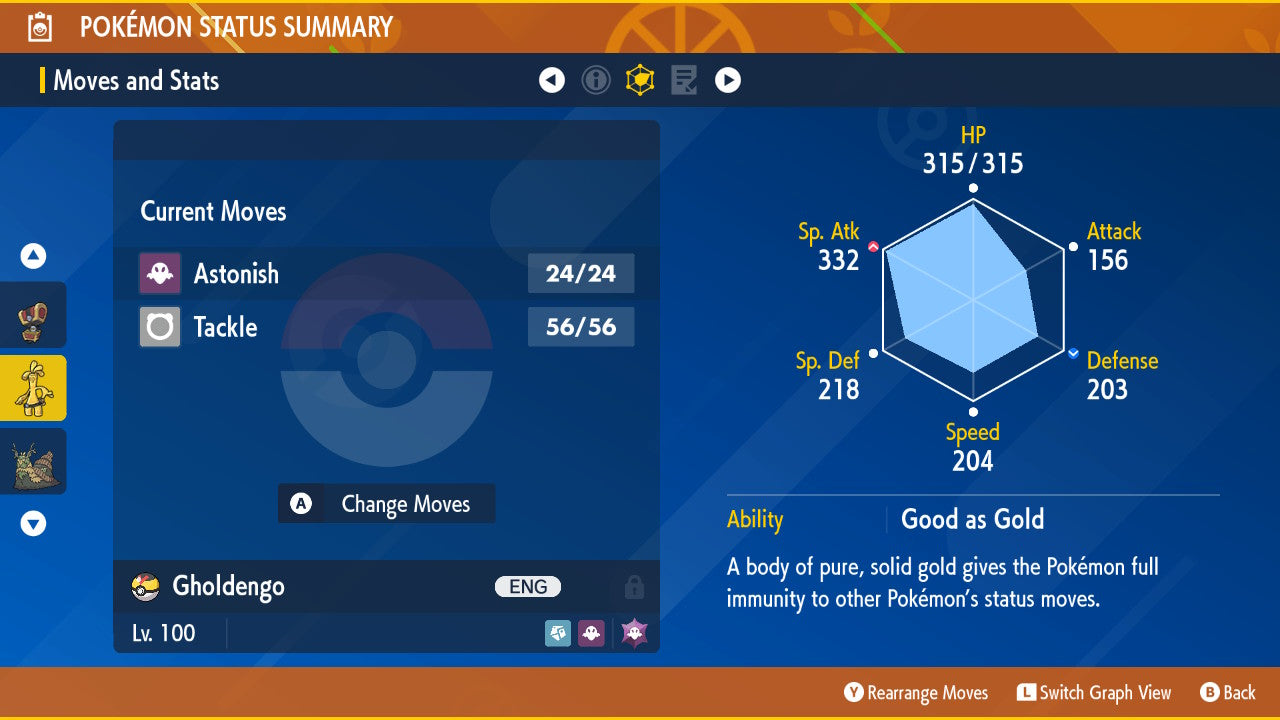Screen dimensions: 1280x720
Task: Click Astonish's Ghost-type move icon
Action: (x=160, y=273)
